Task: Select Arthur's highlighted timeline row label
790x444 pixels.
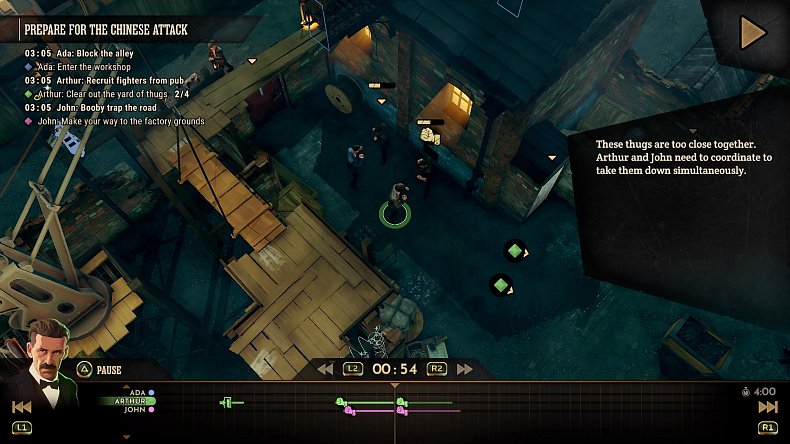Action: coord(131,401)
